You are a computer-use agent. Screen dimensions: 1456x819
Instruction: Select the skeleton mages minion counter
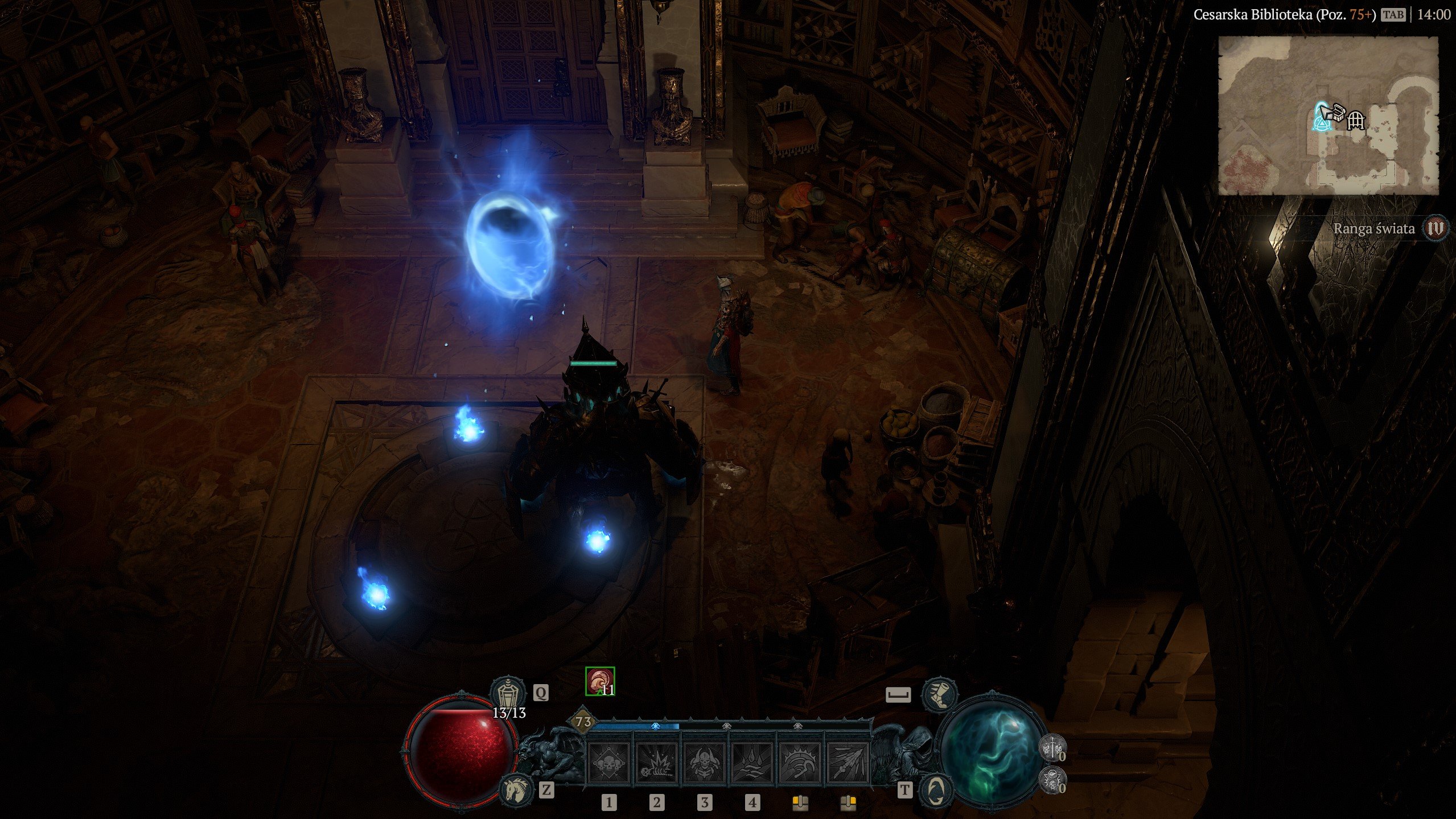pyautogui.click(x=1052, y=780)
